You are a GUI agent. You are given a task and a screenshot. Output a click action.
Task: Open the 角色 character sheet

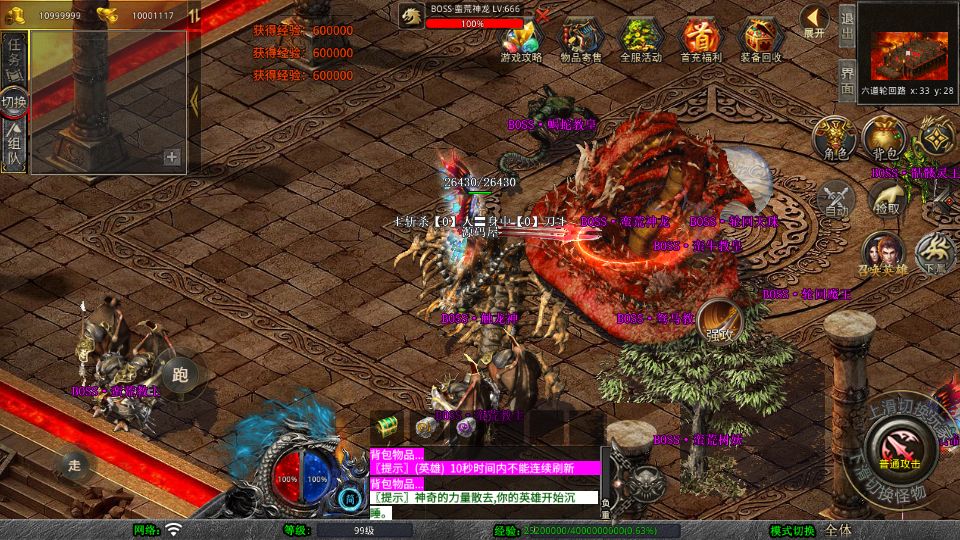pyautogui.click(x=834, y=137)
